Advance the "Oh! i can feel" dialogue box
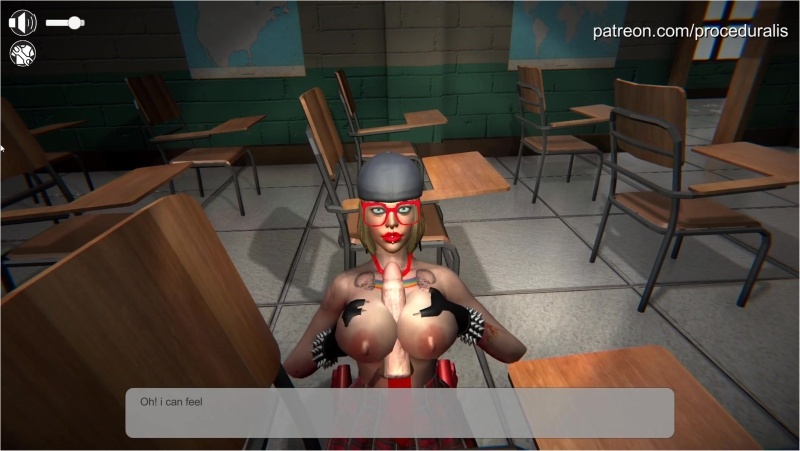Screen dimensions: 800x451 pos(399,412)
